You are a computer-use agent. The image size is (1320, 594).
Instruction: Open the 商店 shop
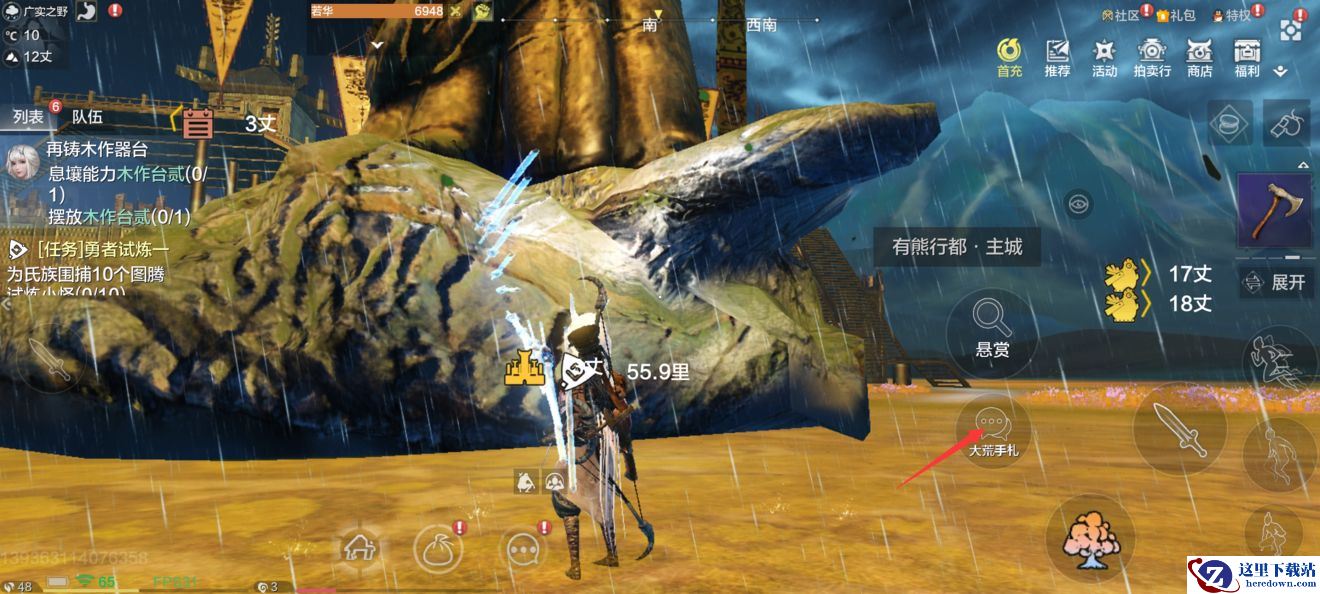click(x=1199, y=57)
